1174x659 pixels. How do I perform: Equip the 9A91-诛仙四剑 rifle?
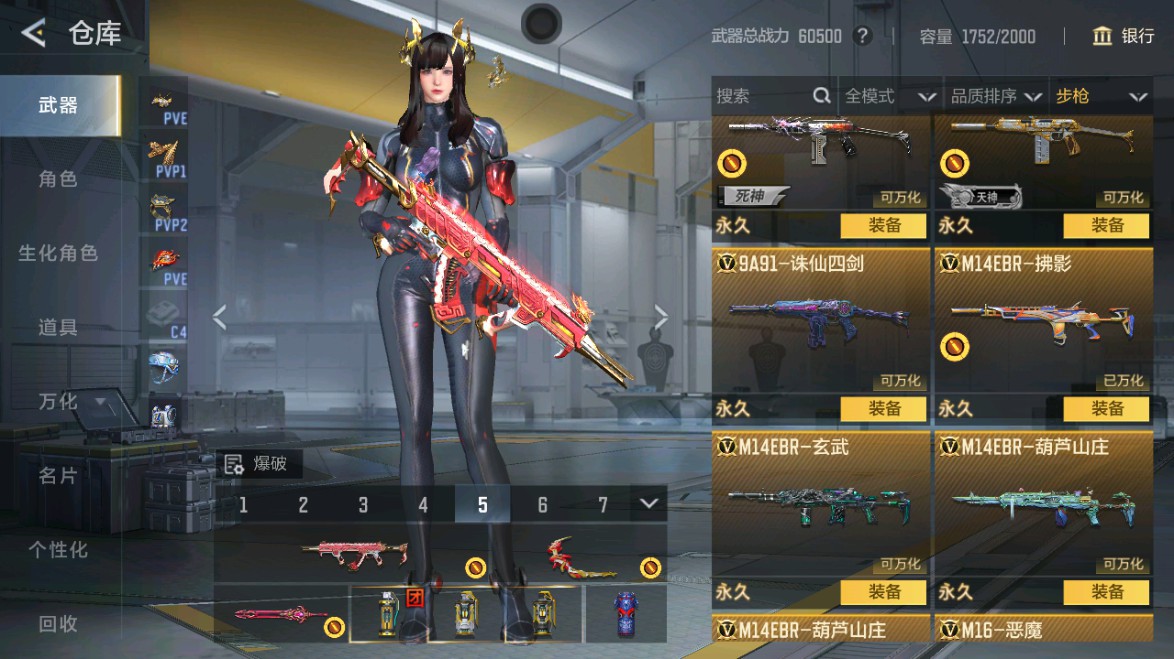tap(885, 408)
